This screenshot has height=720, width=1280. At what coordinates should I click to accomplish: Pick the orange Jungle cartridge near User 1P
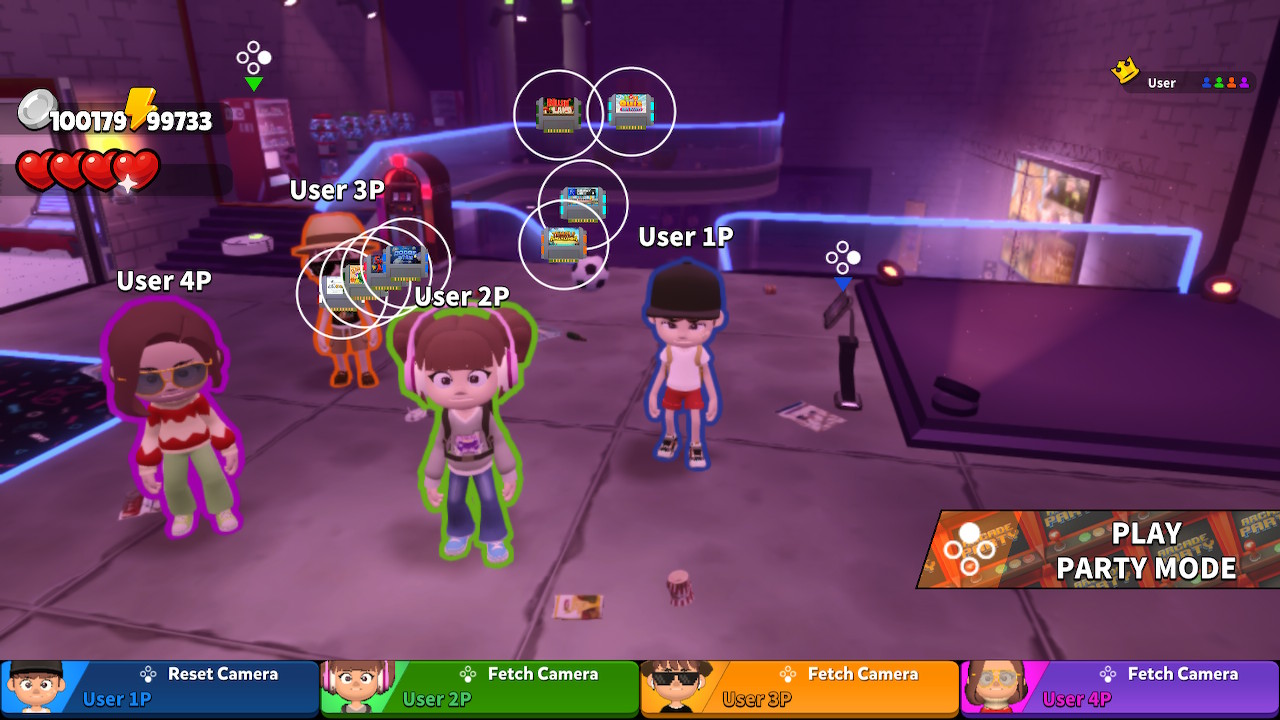coord(562,243)
